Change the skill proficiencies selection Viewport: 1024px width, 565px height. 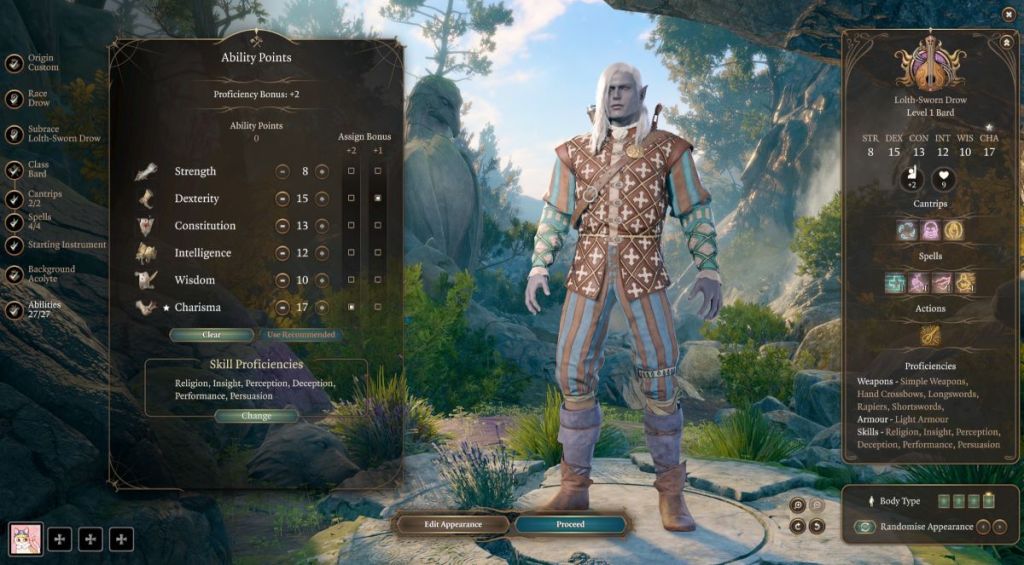(x=256, y=416)
